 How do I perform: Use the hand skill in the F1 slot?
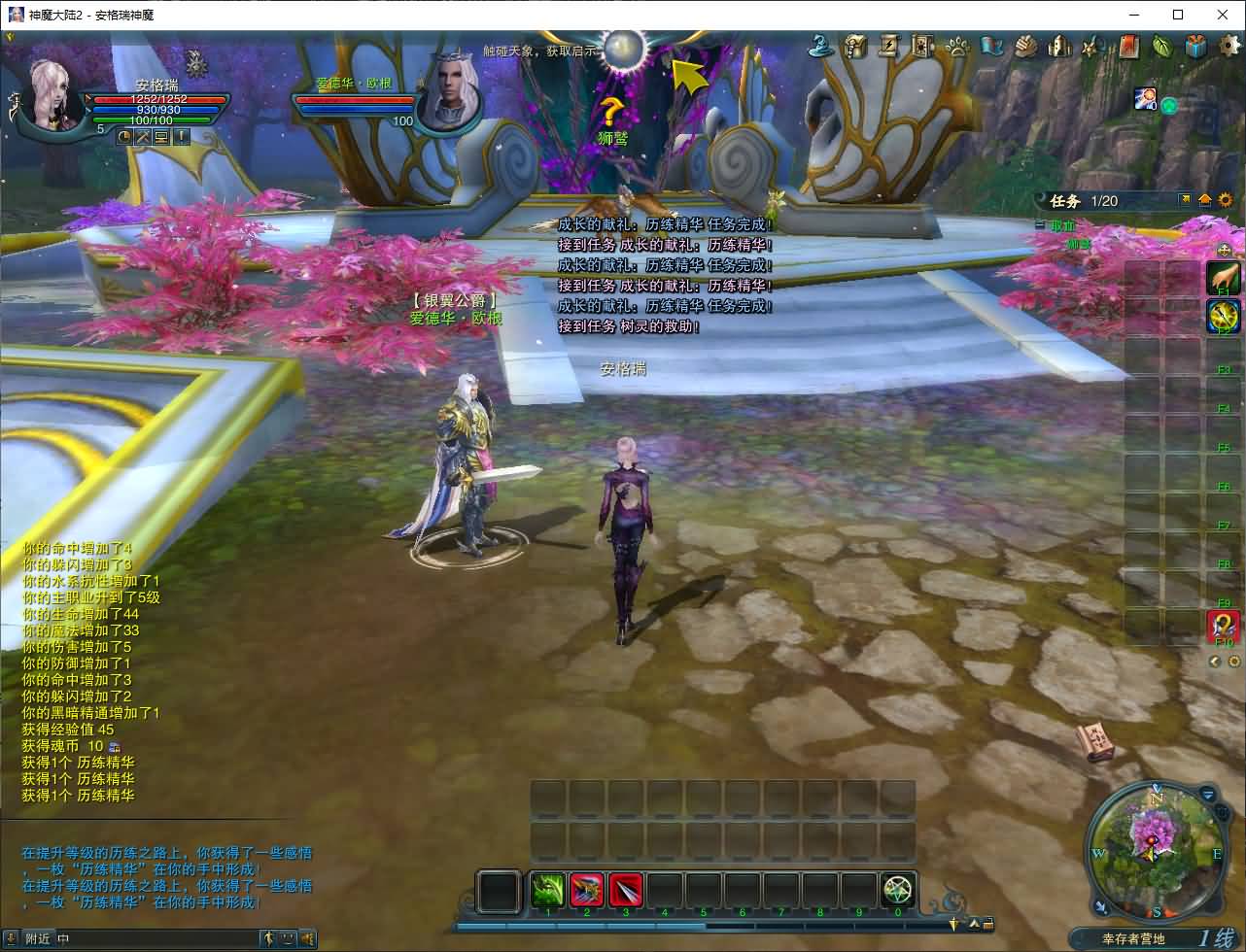point(1223,278)
